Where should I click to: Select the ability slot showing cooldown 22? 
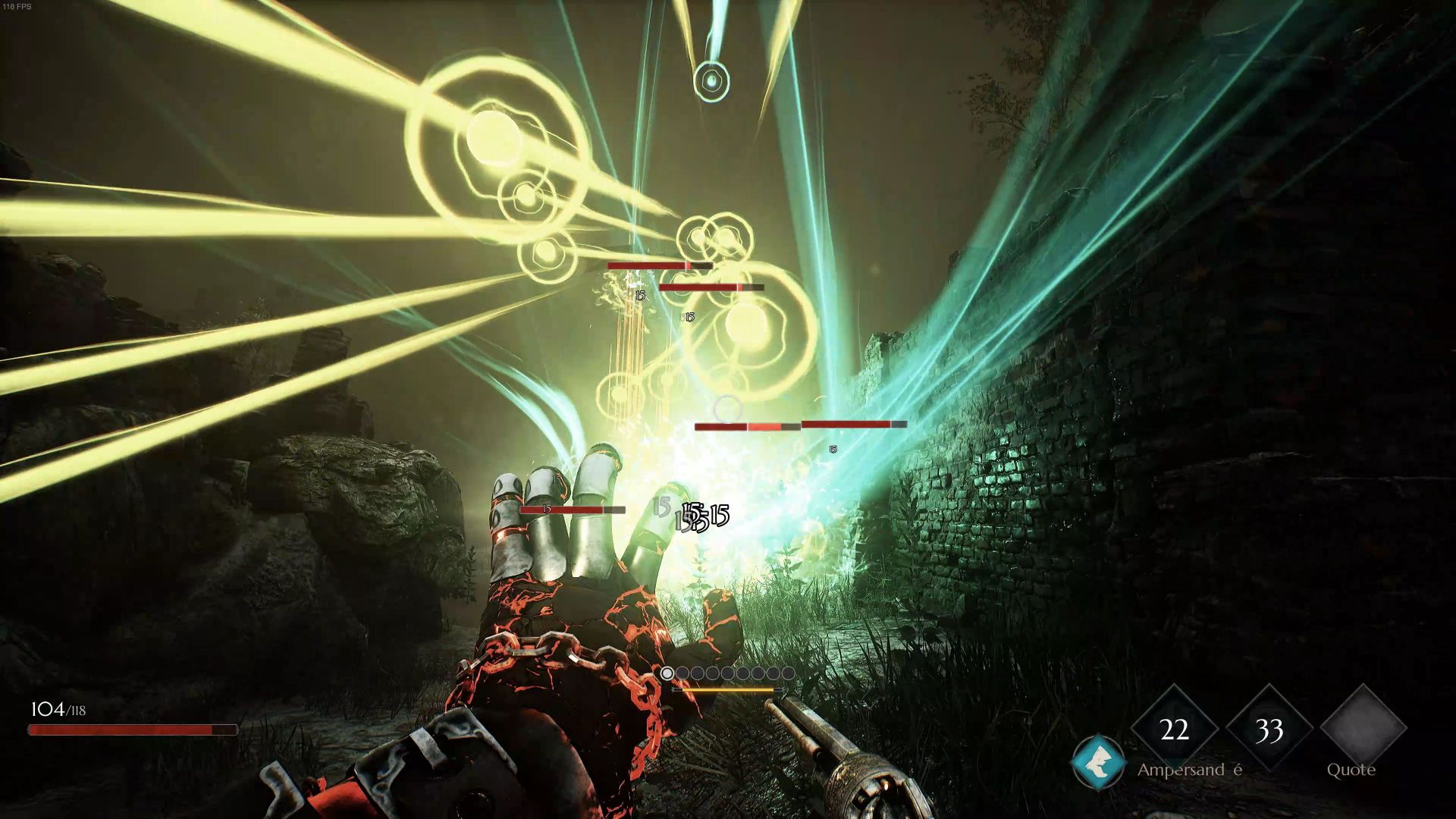tap(1174, 730)
